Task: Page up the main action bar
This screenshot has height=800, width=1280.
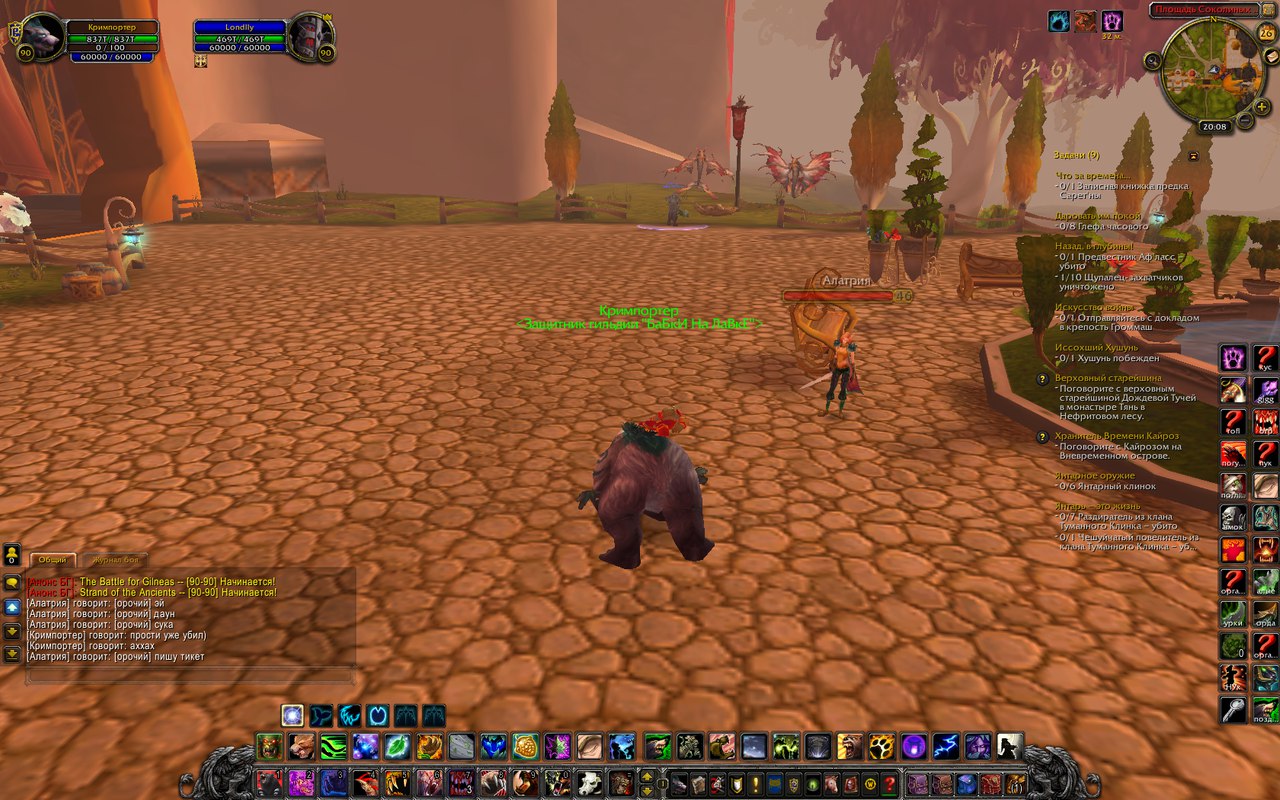Action: pyautogui.click(x=647, y=776)
